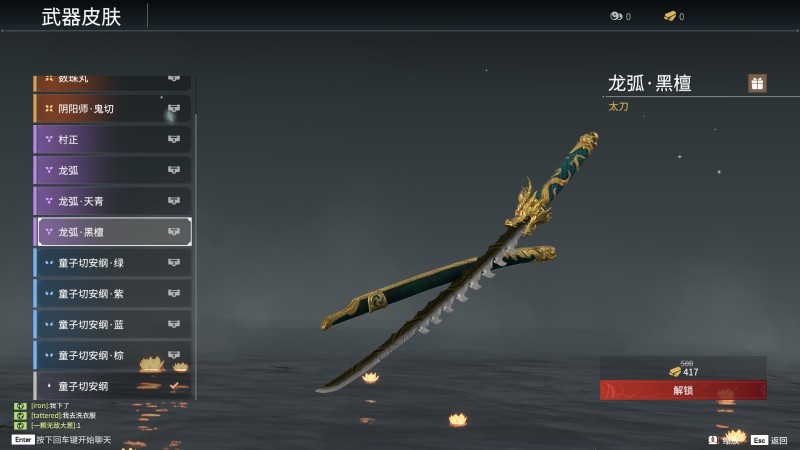Screen dimensions: 800x450
Task: Open the gift icon beside the skin name
Action: [757, 83]
